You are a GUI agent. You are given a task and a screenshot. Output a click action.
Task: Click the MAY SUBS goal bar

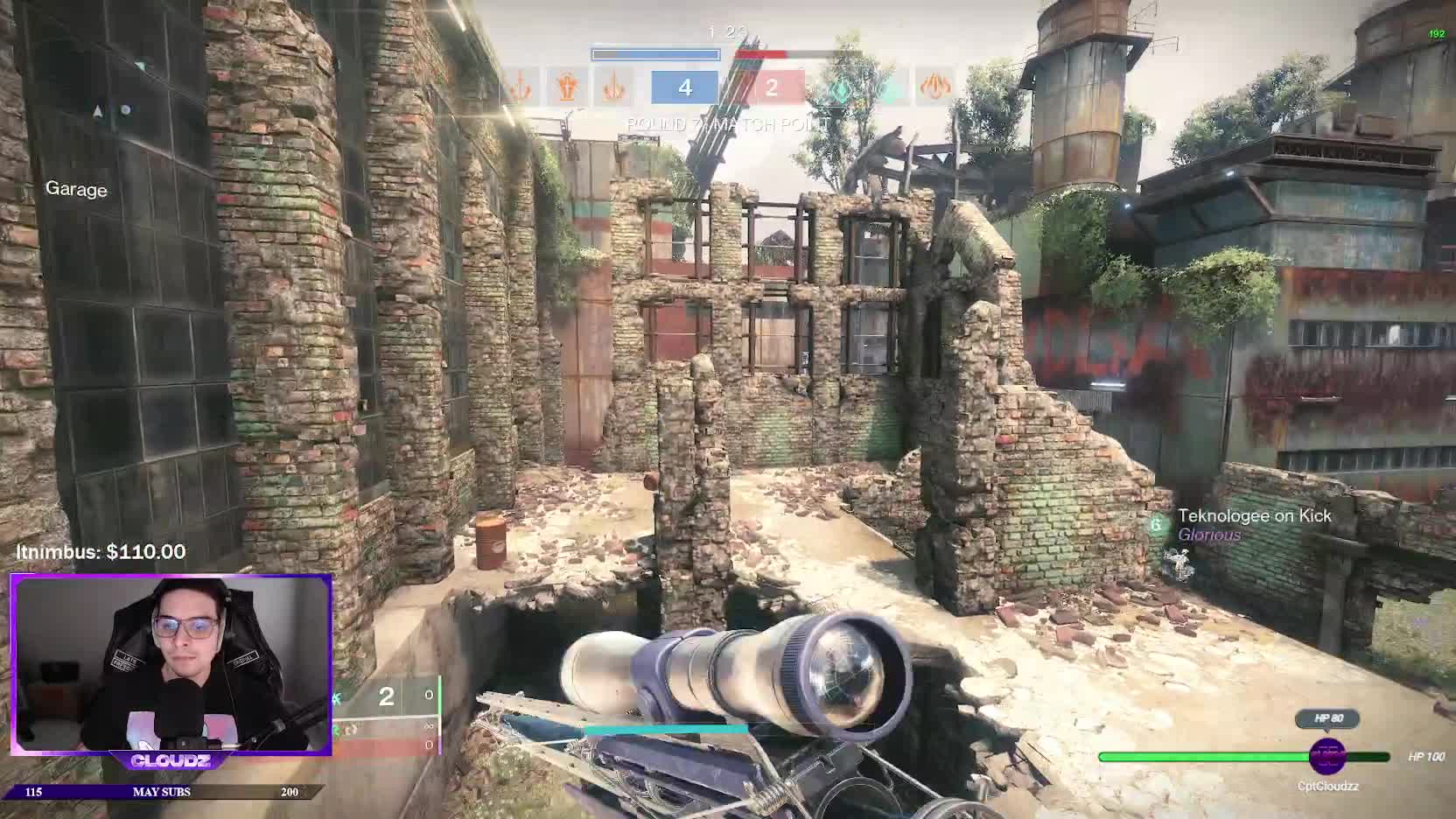coord(162,792)
